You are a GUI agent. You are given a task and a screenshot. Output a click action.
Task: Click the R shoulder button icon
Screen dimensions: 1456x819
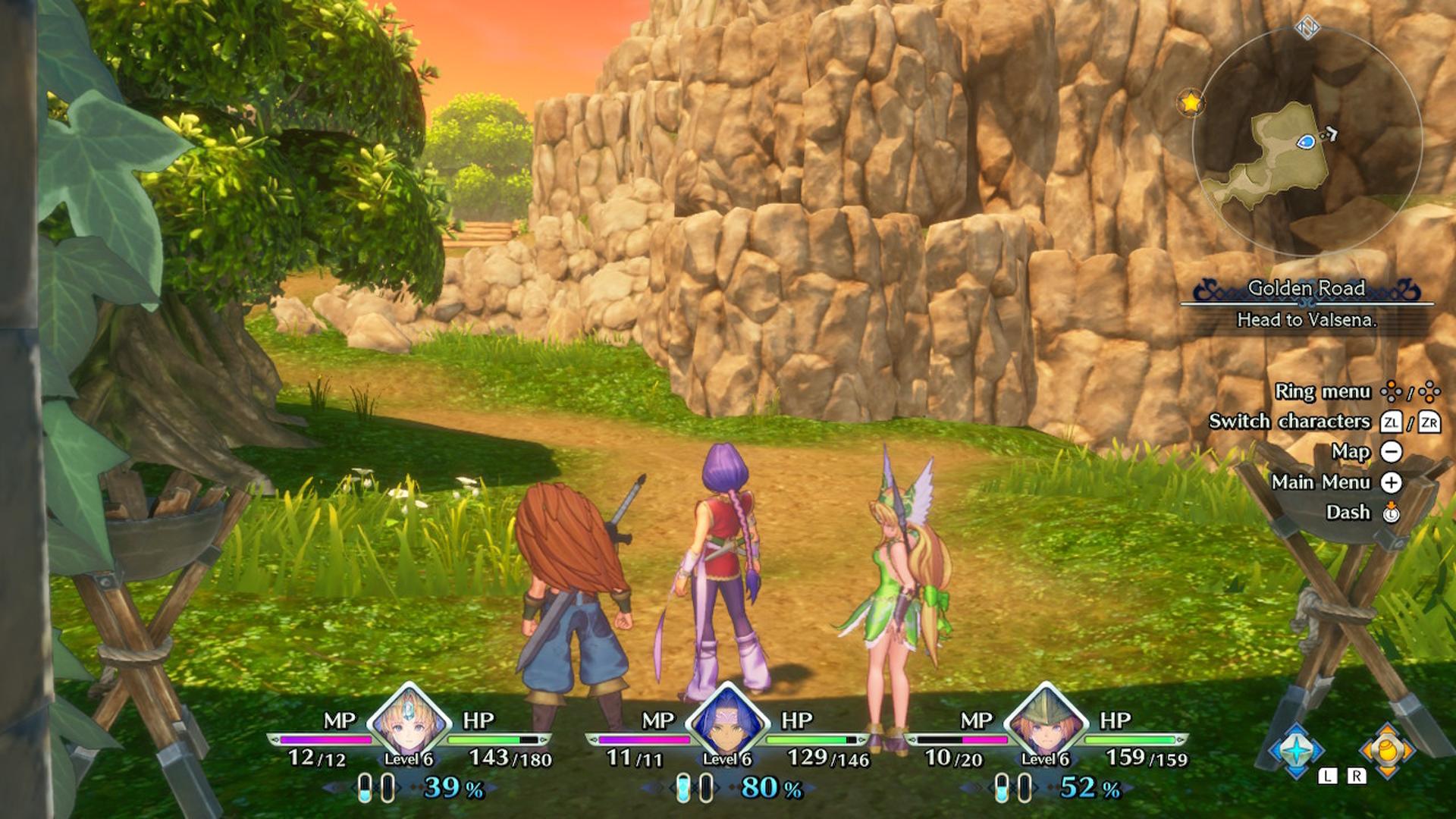click(1357, 776)
